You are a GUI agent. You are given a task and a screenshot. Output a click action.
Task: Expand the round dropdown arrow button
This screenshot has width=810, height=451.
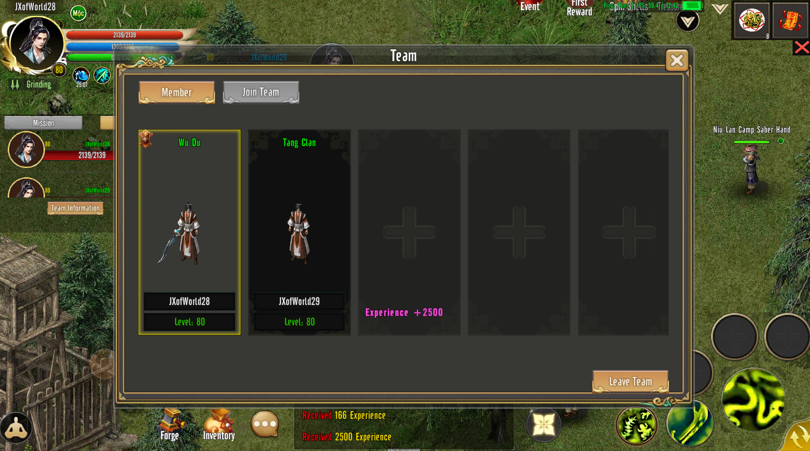(688, 21)
